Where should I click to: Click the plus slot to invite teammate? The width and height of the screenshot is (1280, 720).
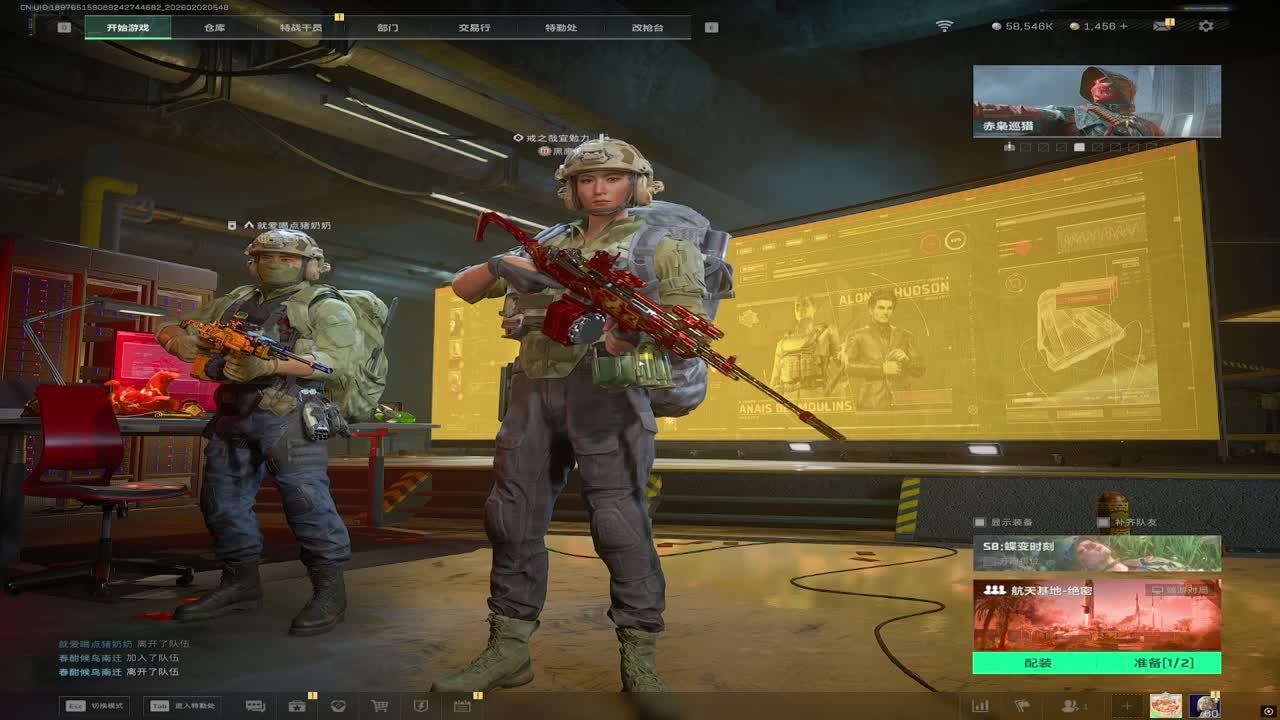tap(1126, 706)
